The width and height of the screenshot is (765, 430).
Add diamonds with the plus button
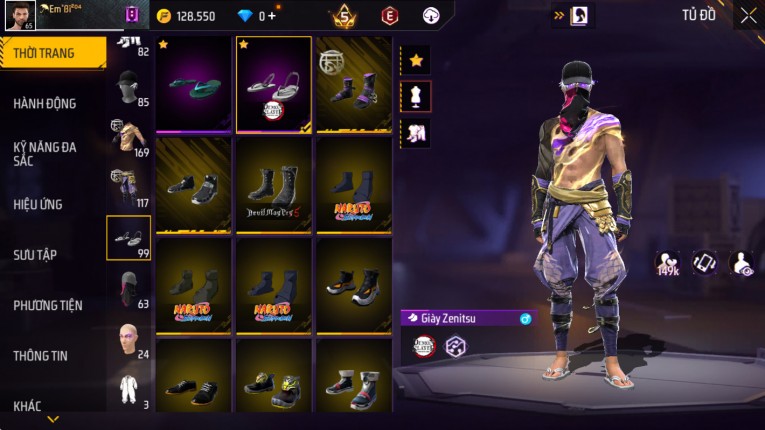272,16
